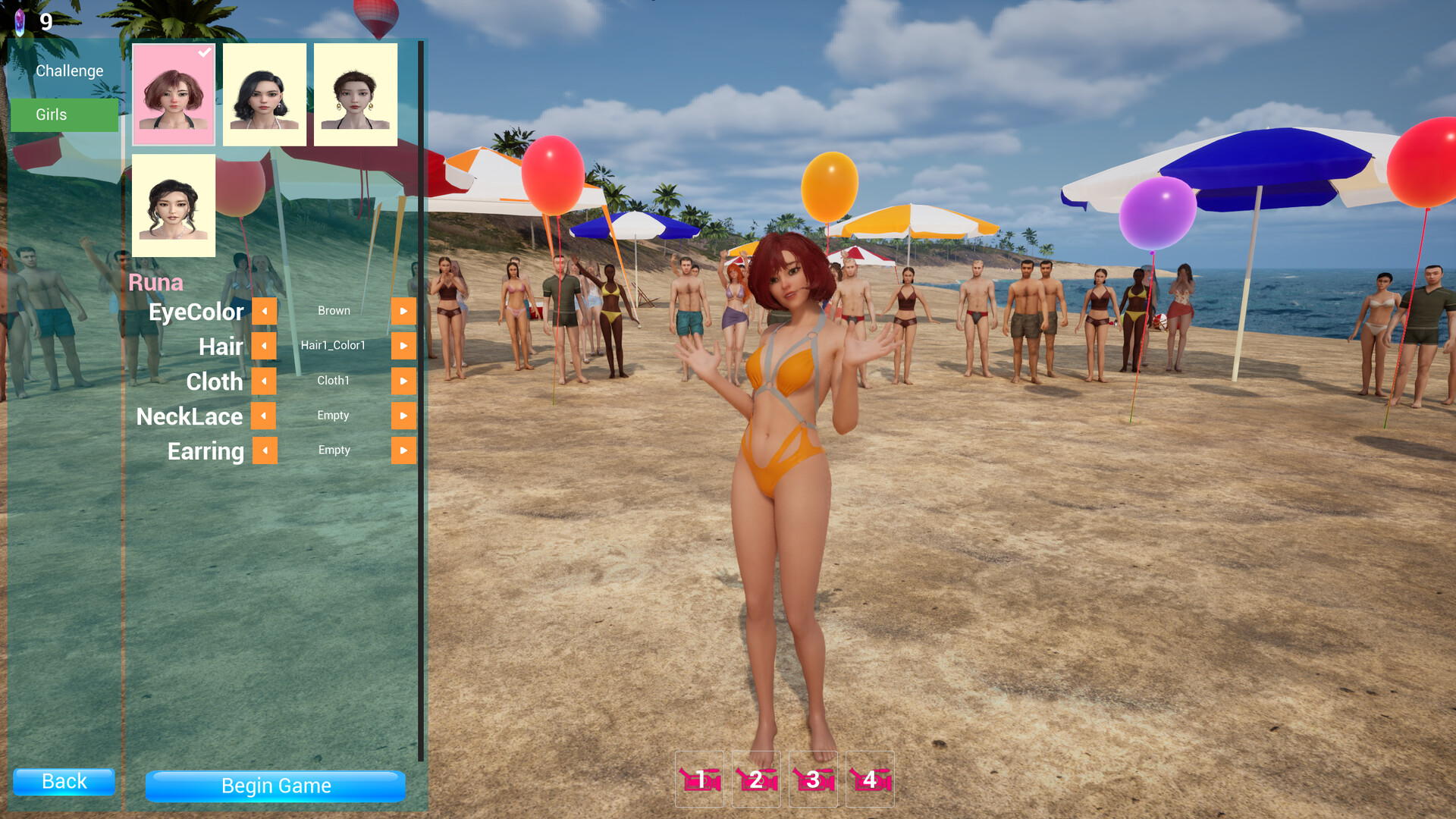Change NeckLace from Empty using right arrow
1456x819 pixels.
(x=403, y=416)
